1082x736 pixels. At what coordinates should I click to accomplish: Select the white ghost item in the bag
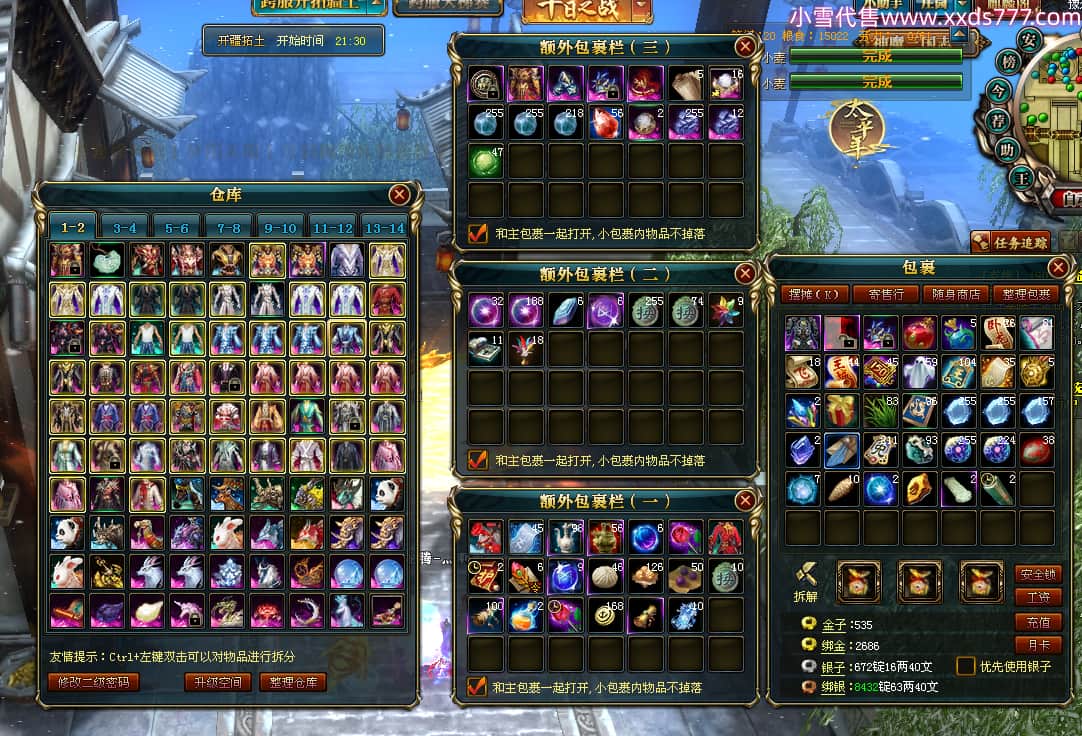(x=920, y=372)
